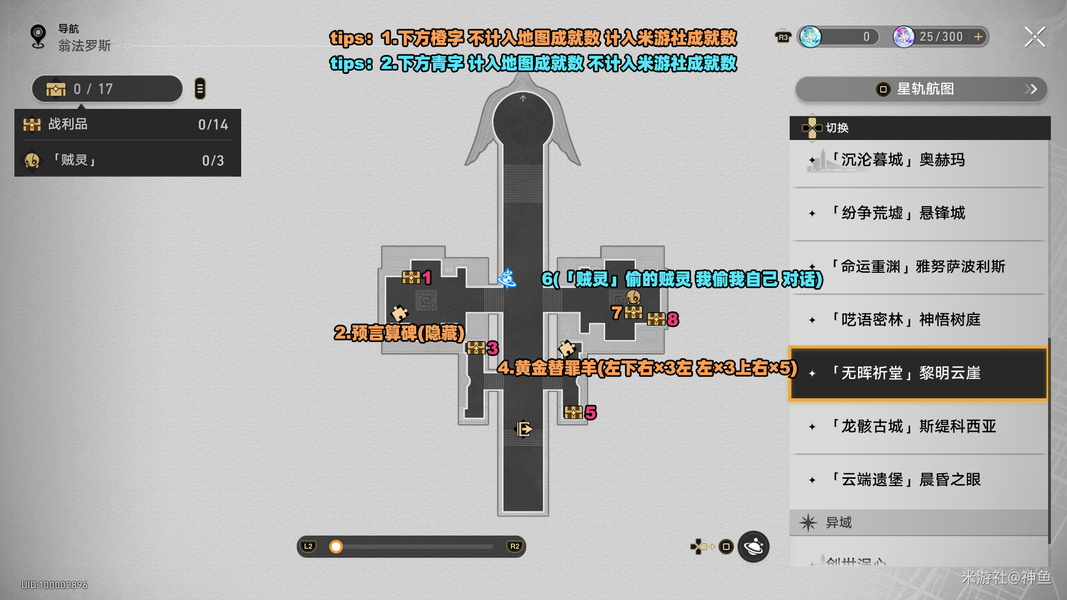This screenshot has height=600, width=1067.
Task: Toggle the chest list details button
Action: pos(200,89)
